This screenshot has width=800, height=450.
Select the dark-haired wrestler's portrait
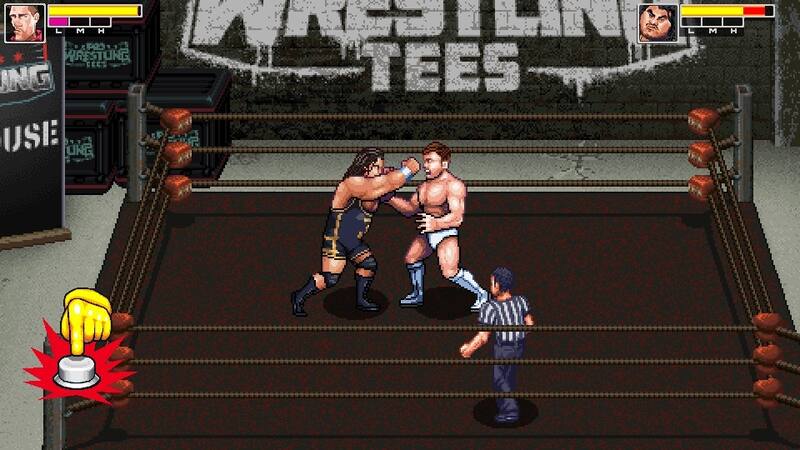(x=658, y=23)
